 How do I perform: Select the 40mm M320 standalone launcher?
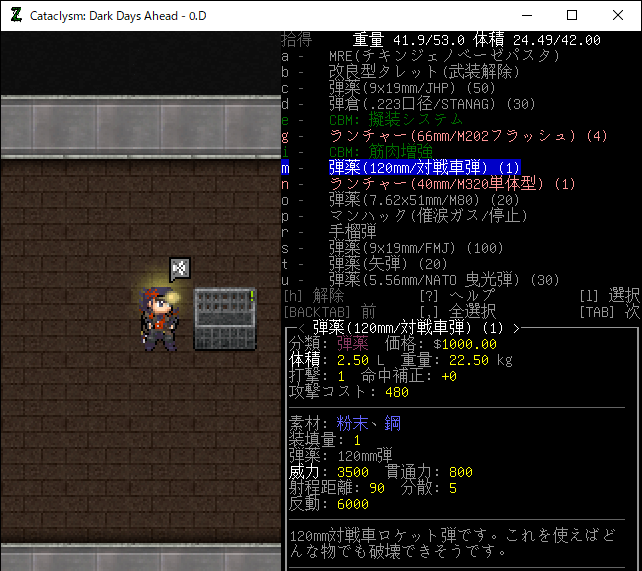point(452,184)
